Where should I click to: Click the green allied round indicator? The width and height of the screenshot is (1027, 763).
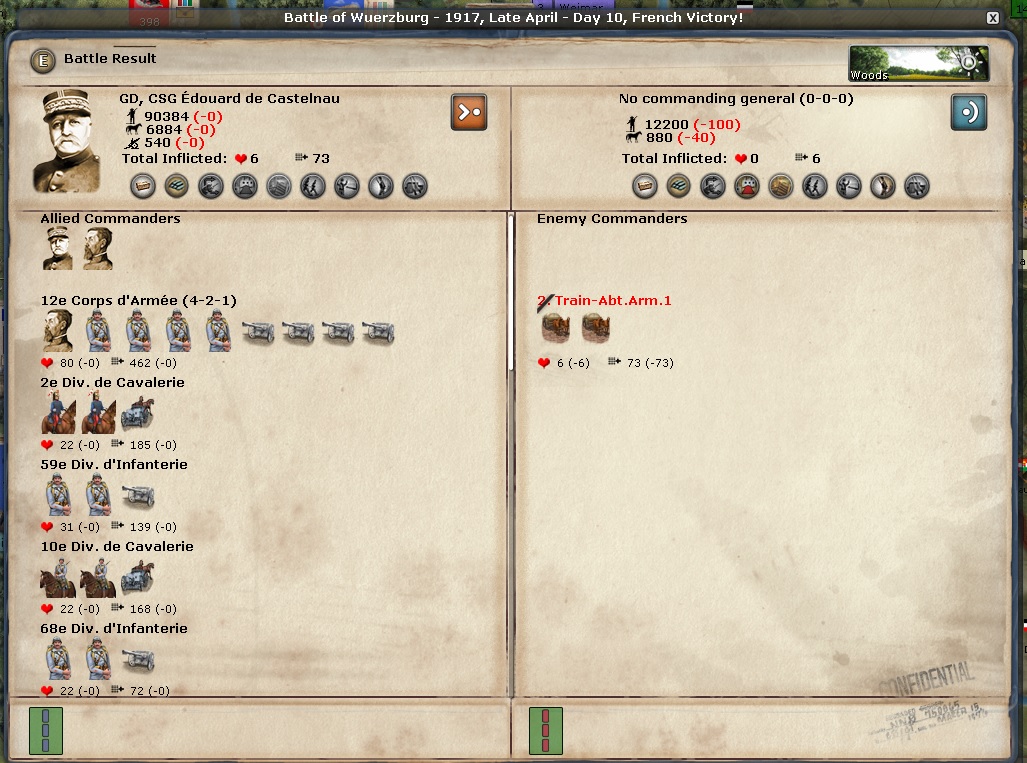click(46, 731)
